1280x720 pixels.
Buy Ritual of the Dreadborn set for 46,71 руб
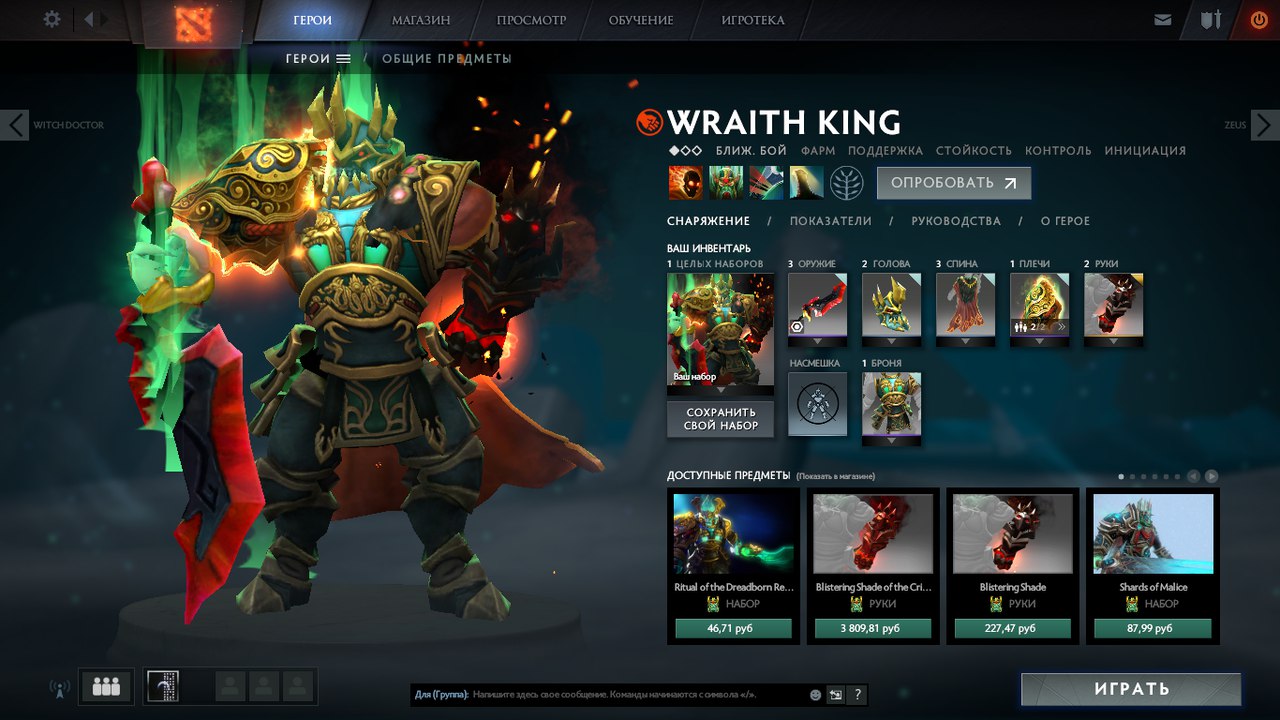733,629
